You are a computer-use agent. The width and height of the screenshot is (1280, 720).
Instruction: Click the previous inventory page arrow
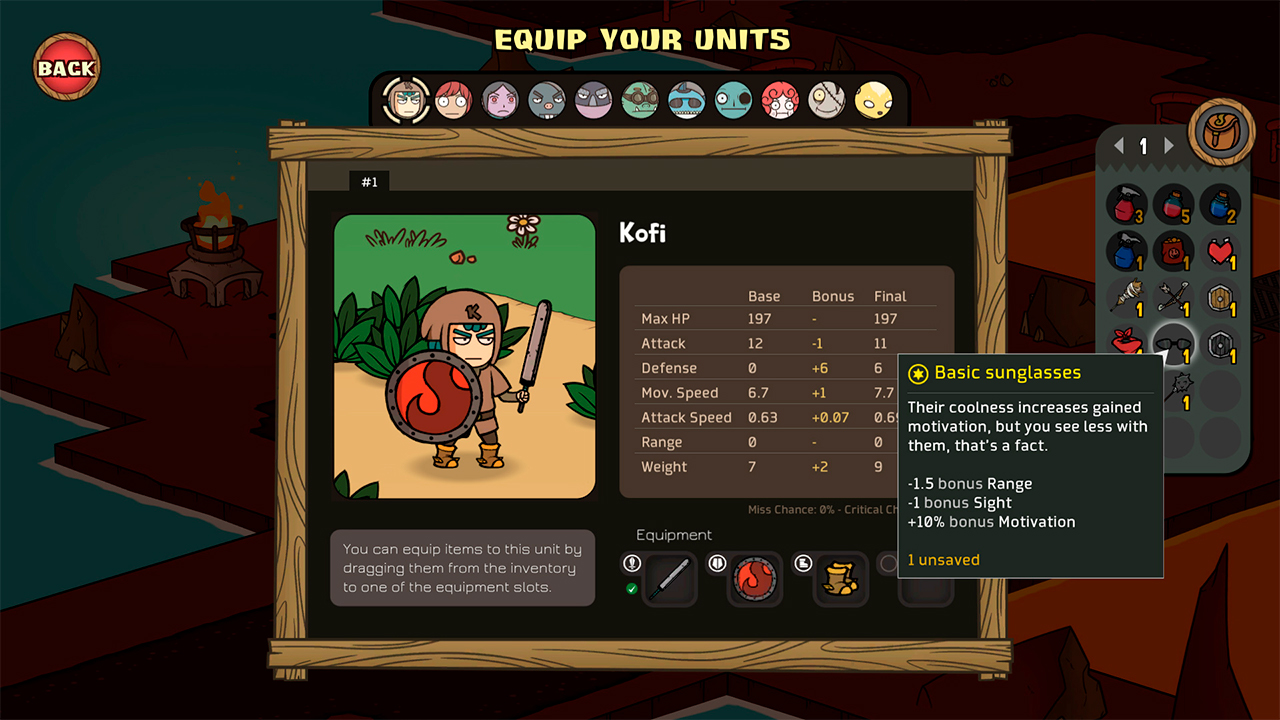click(1118, 145)
